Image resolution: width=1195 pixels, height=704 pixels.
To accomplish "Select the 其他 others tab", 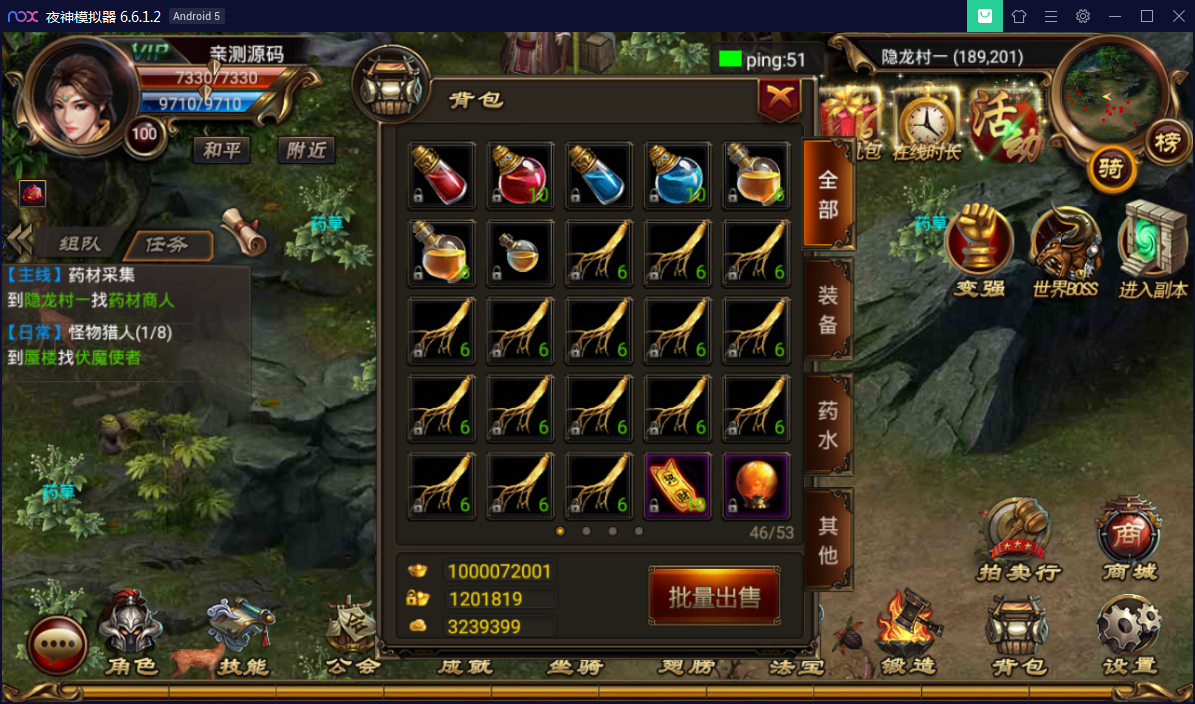I will pos(828,539).
